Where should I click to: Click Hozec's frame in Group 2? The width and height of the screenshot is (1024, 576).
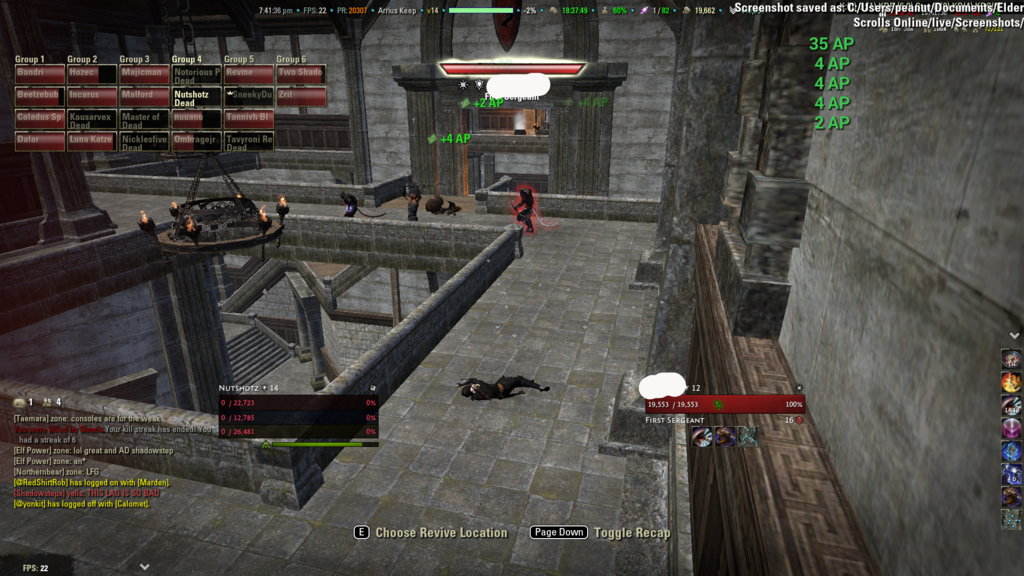pyautogui.click(x=92, y=73)
